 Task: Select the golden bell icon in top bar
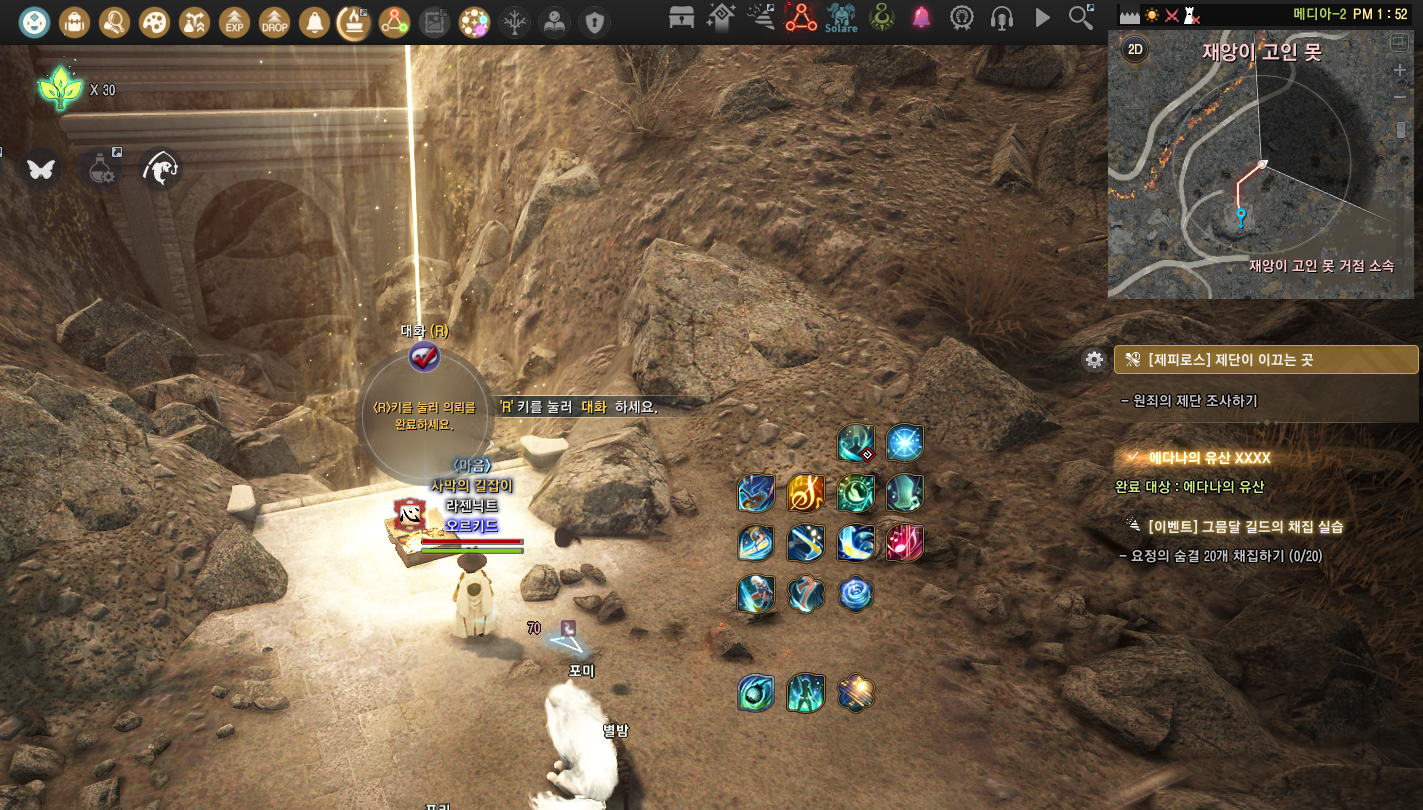(x=314, y=20)
